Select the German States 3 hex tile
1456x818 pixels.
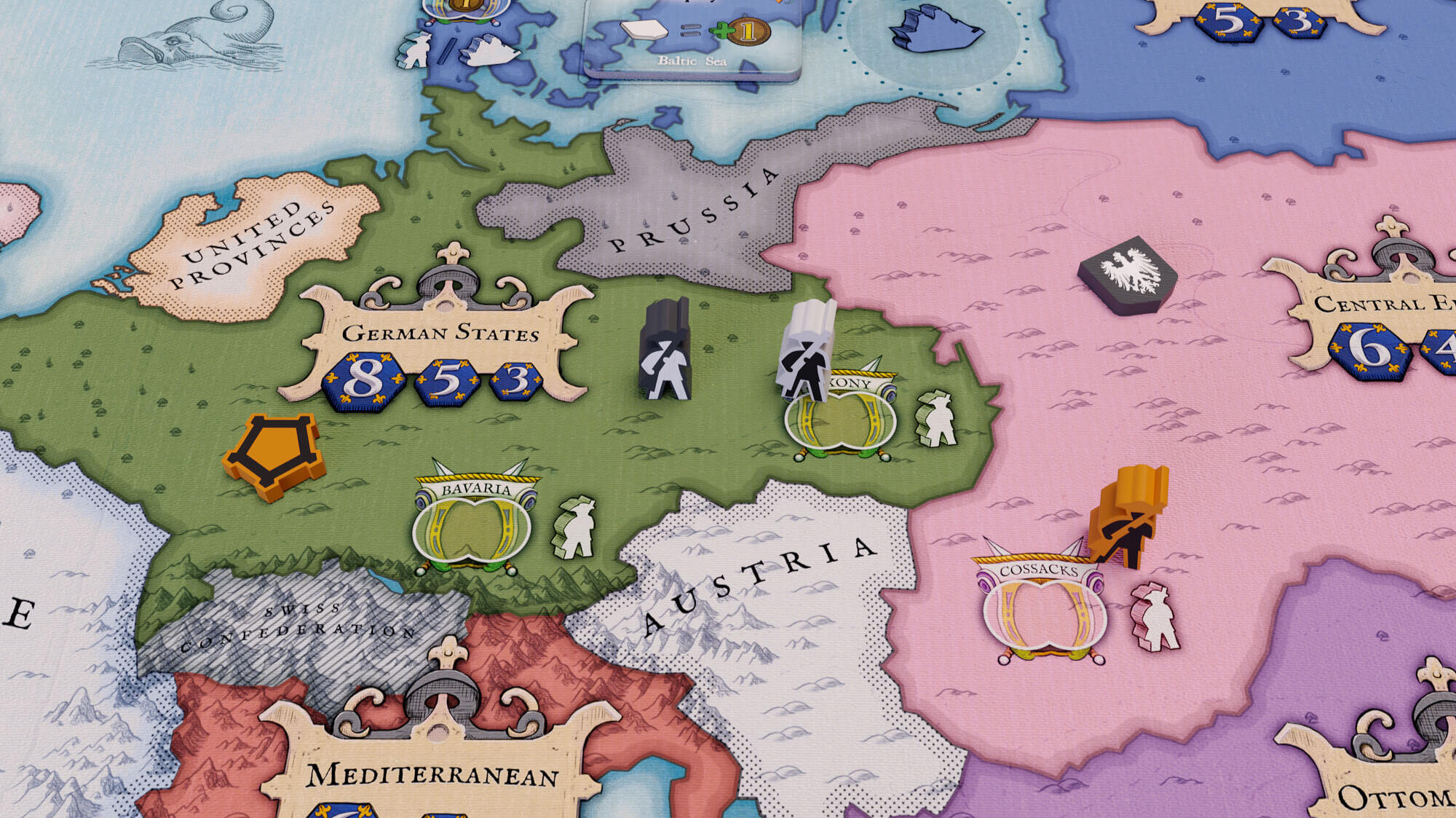point(516,380)
